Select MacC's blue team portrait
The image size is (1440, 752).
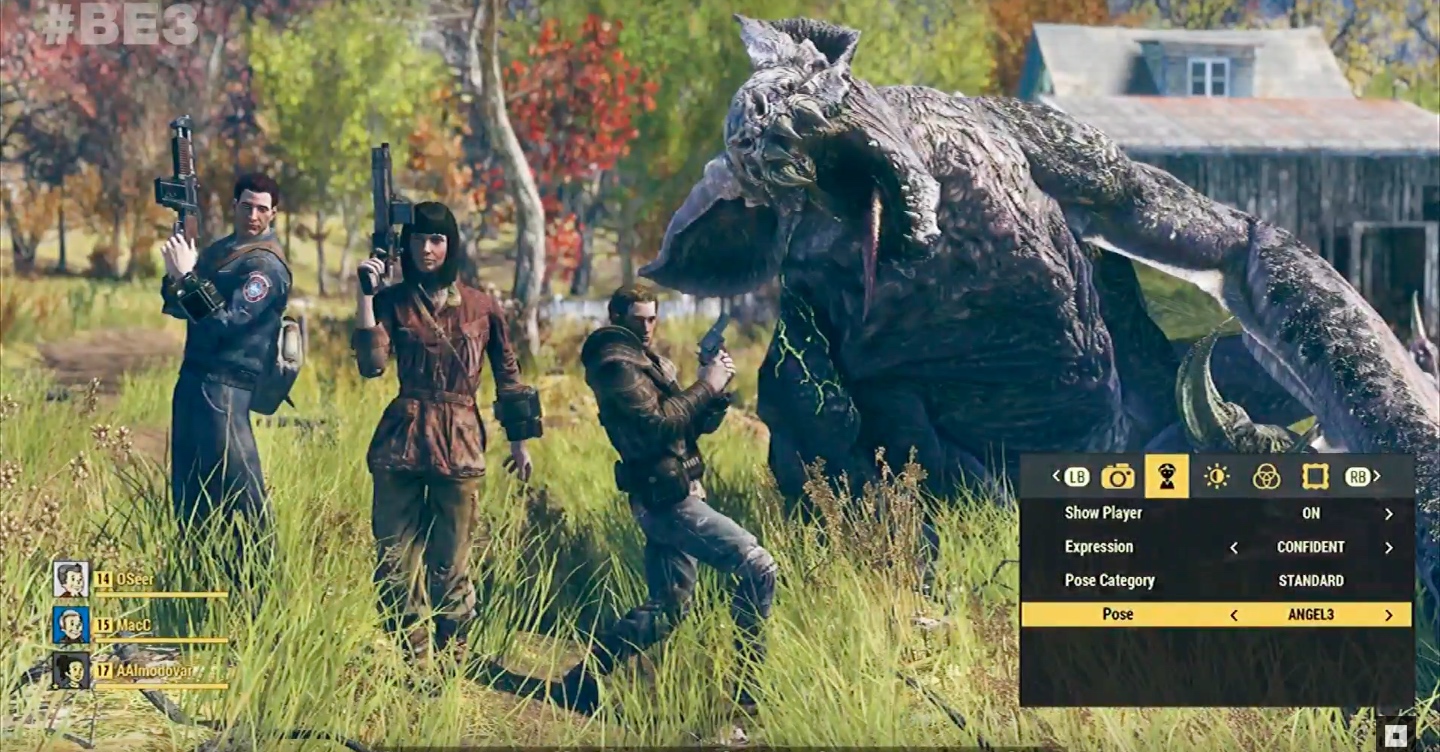pos(71,625)
